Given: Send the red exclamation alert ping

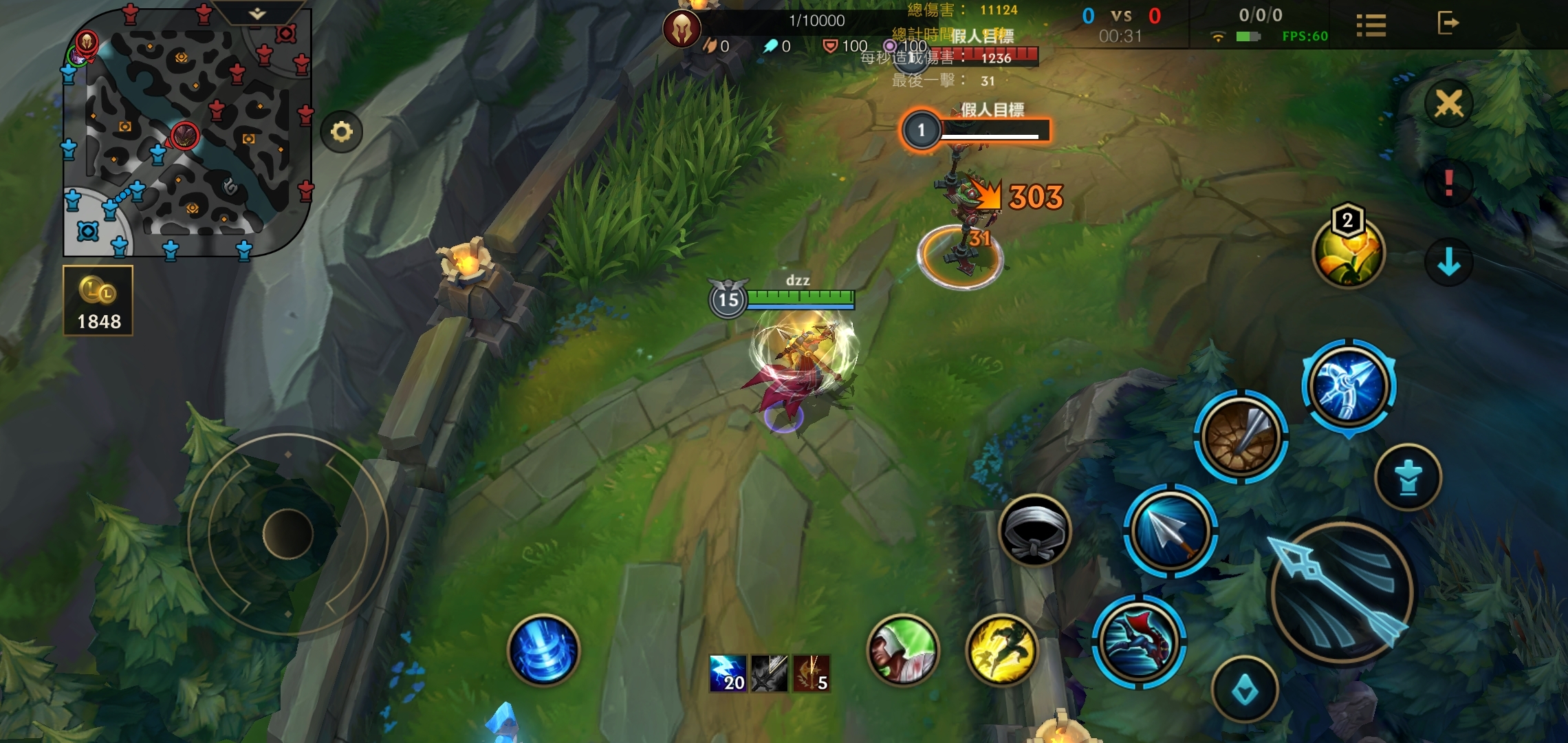Looking at the screenshot, I should [1448, 183].
